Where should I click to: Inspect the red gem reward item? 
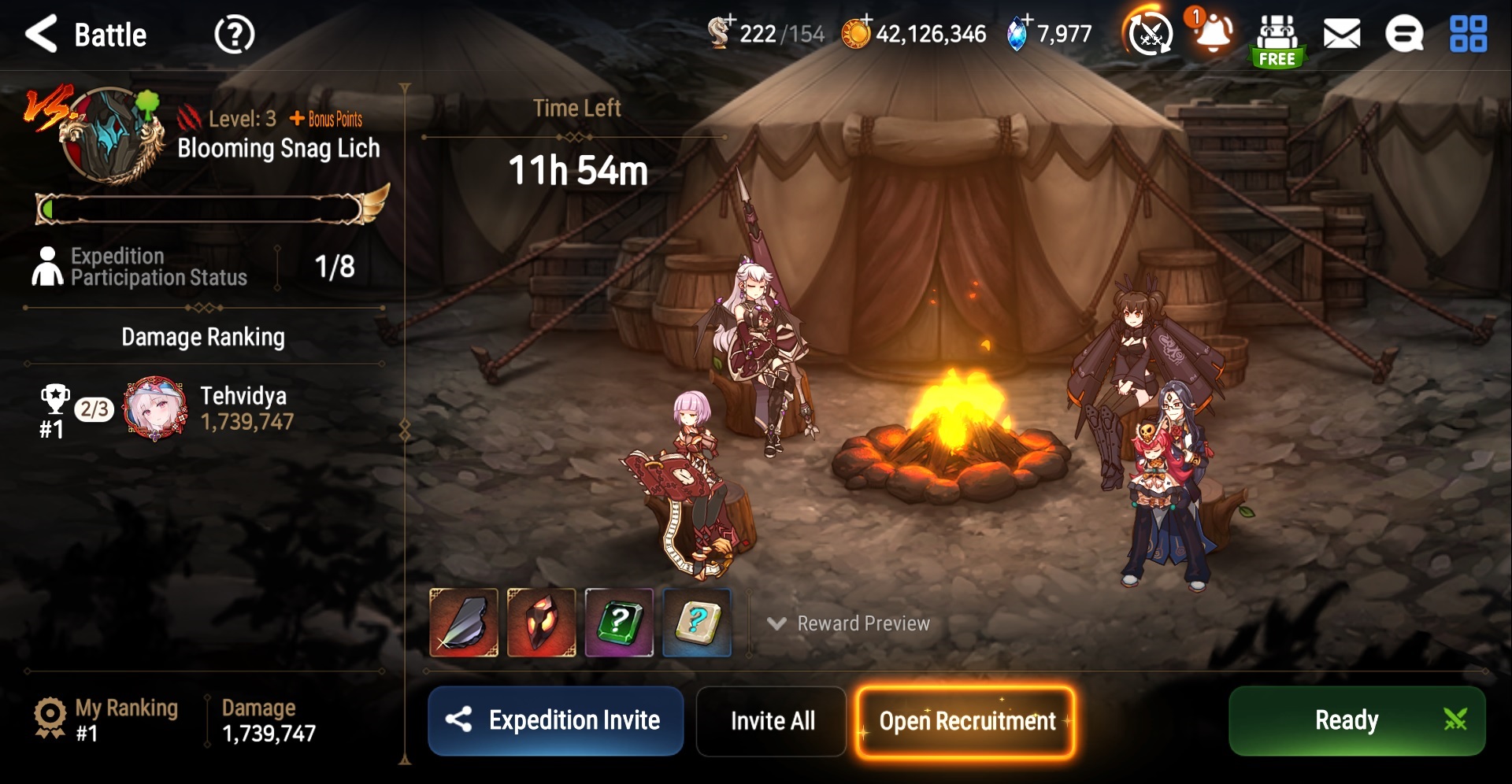click(541, 623)
